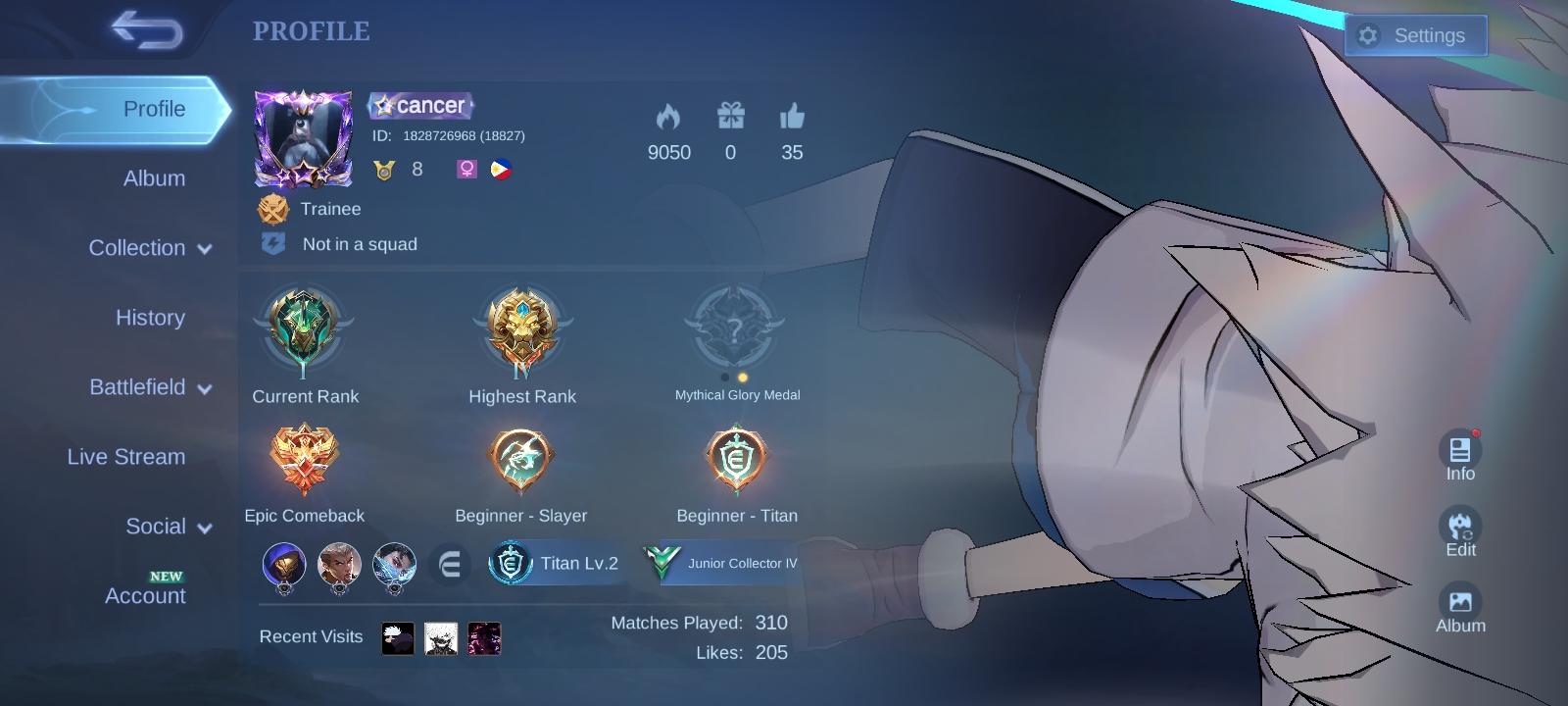This screenshot has width=1568, height=706.
Task: Expand the Collection menu
Action: (x=149, y=248)
